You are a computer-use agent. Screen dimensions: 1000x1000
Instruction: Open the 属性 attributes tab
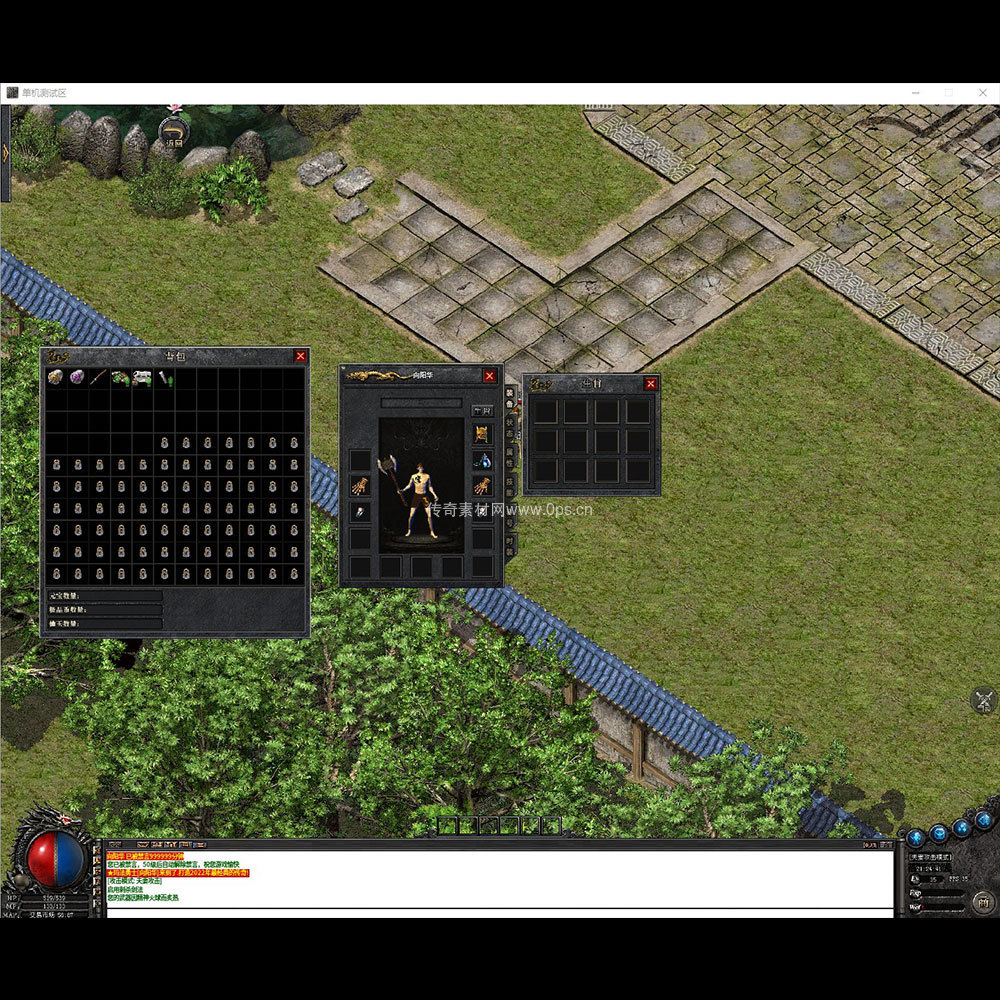(509, 455)
